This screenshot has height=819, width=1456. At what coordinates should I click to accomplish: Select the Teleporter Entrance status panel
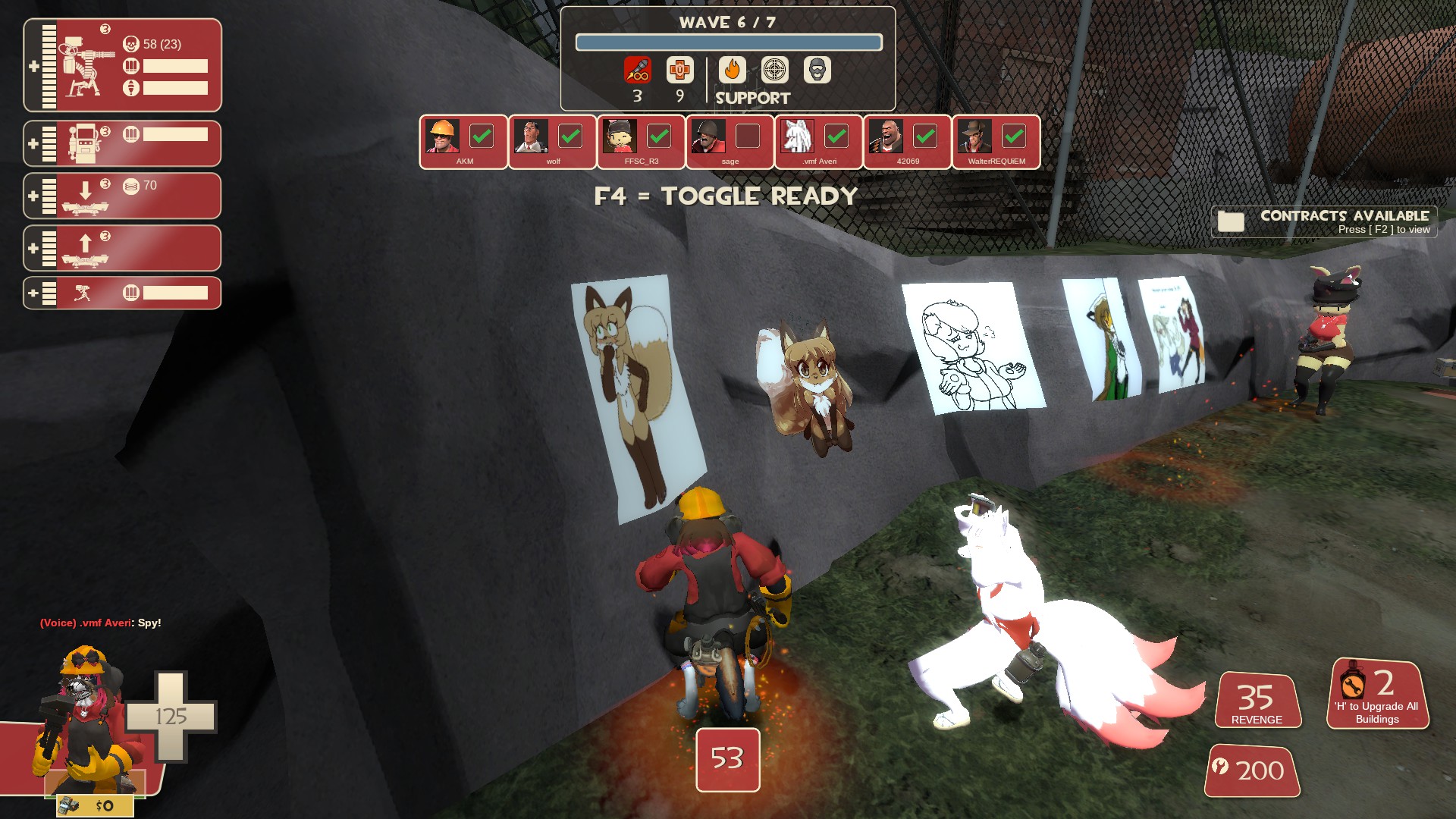(x=122, y=196)
